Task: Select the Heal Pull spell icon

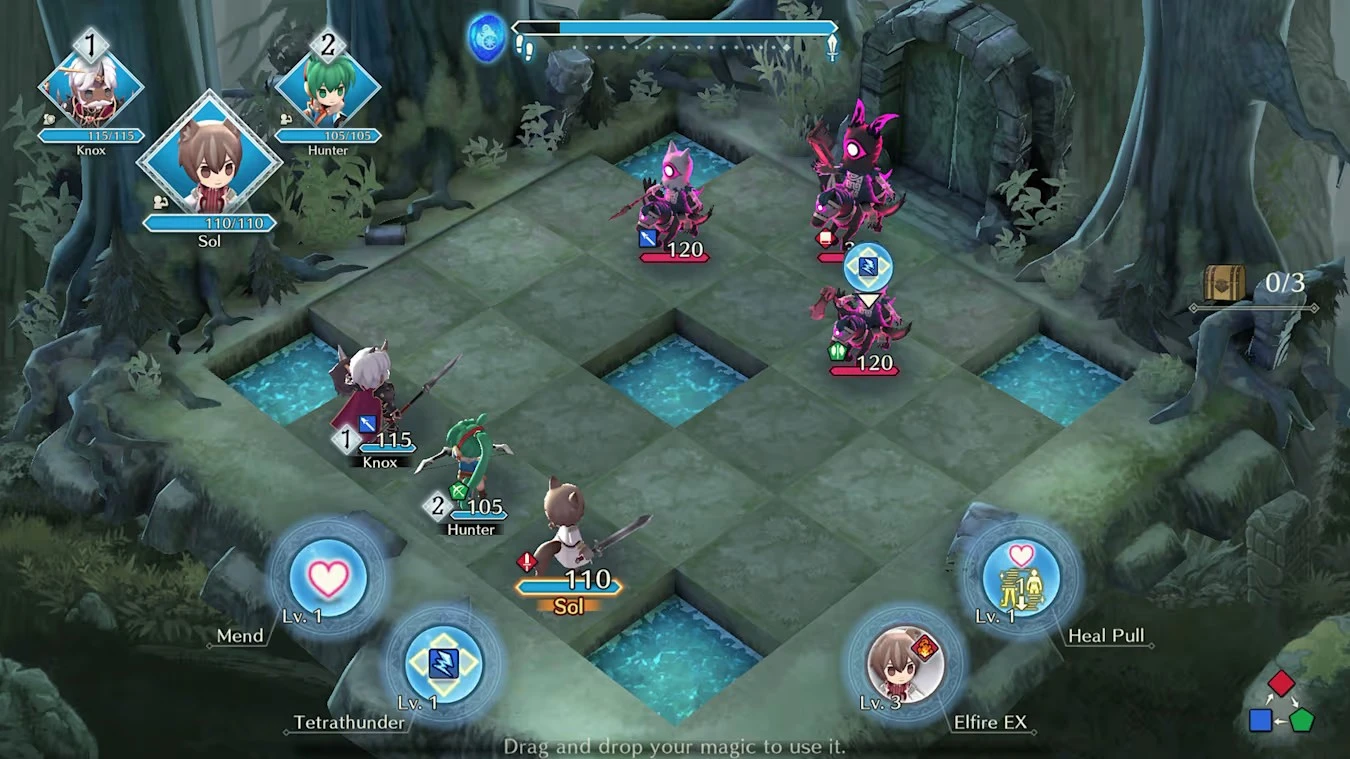Action: coord(1019,577)
